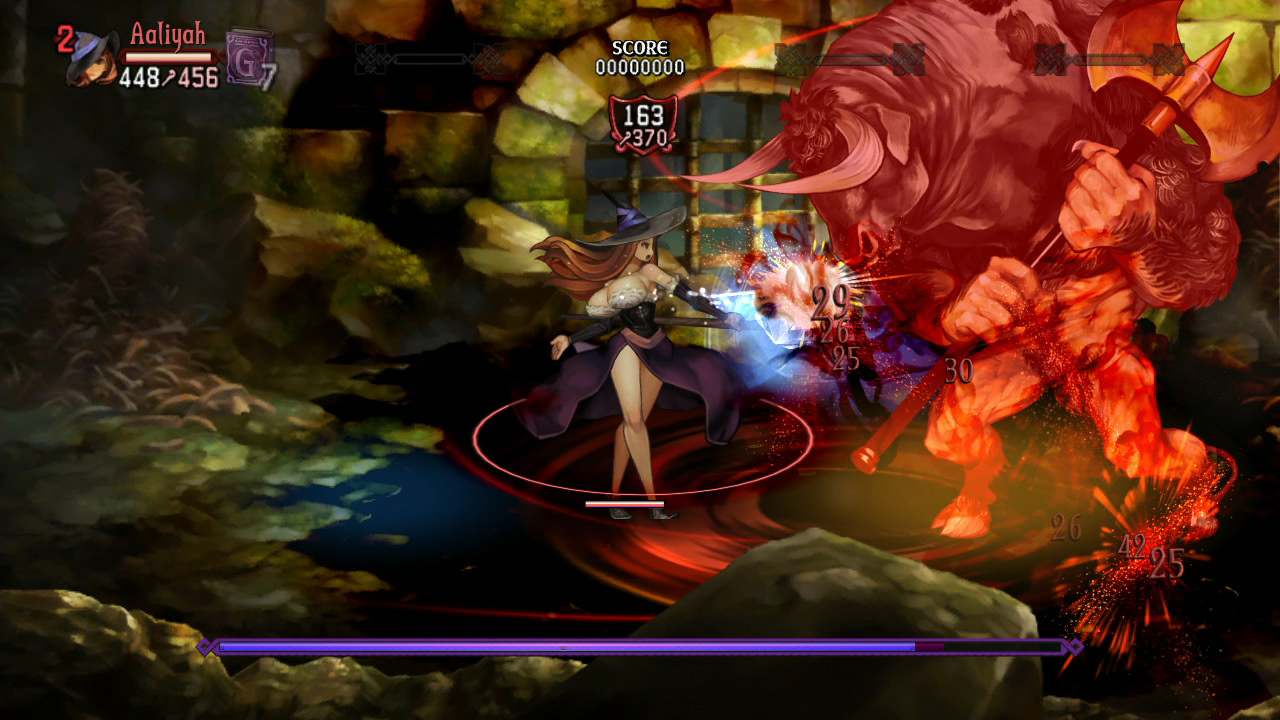
Task: Click the SCORE label at the top
Action: [x=641, y=45]
